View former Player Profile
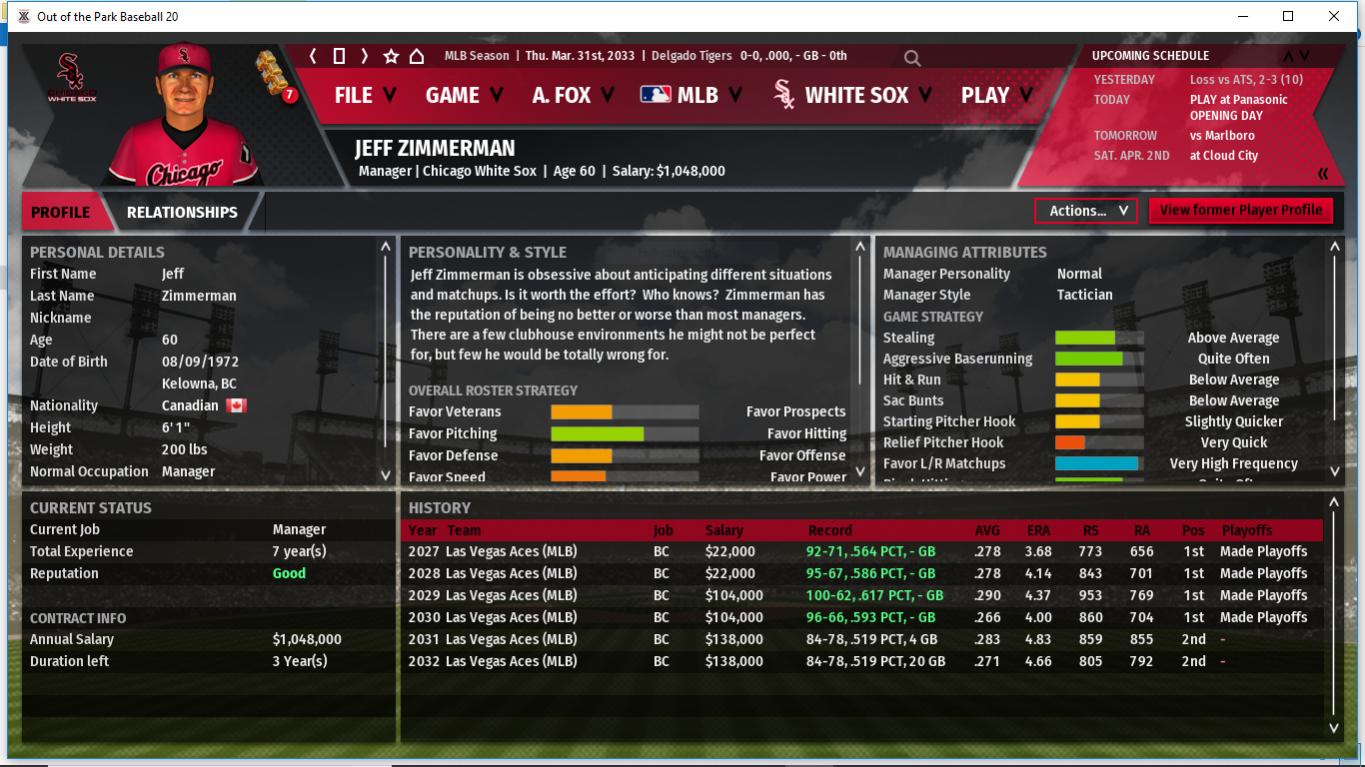This screenshot has height=767, width=1365. pos(1240,210)
